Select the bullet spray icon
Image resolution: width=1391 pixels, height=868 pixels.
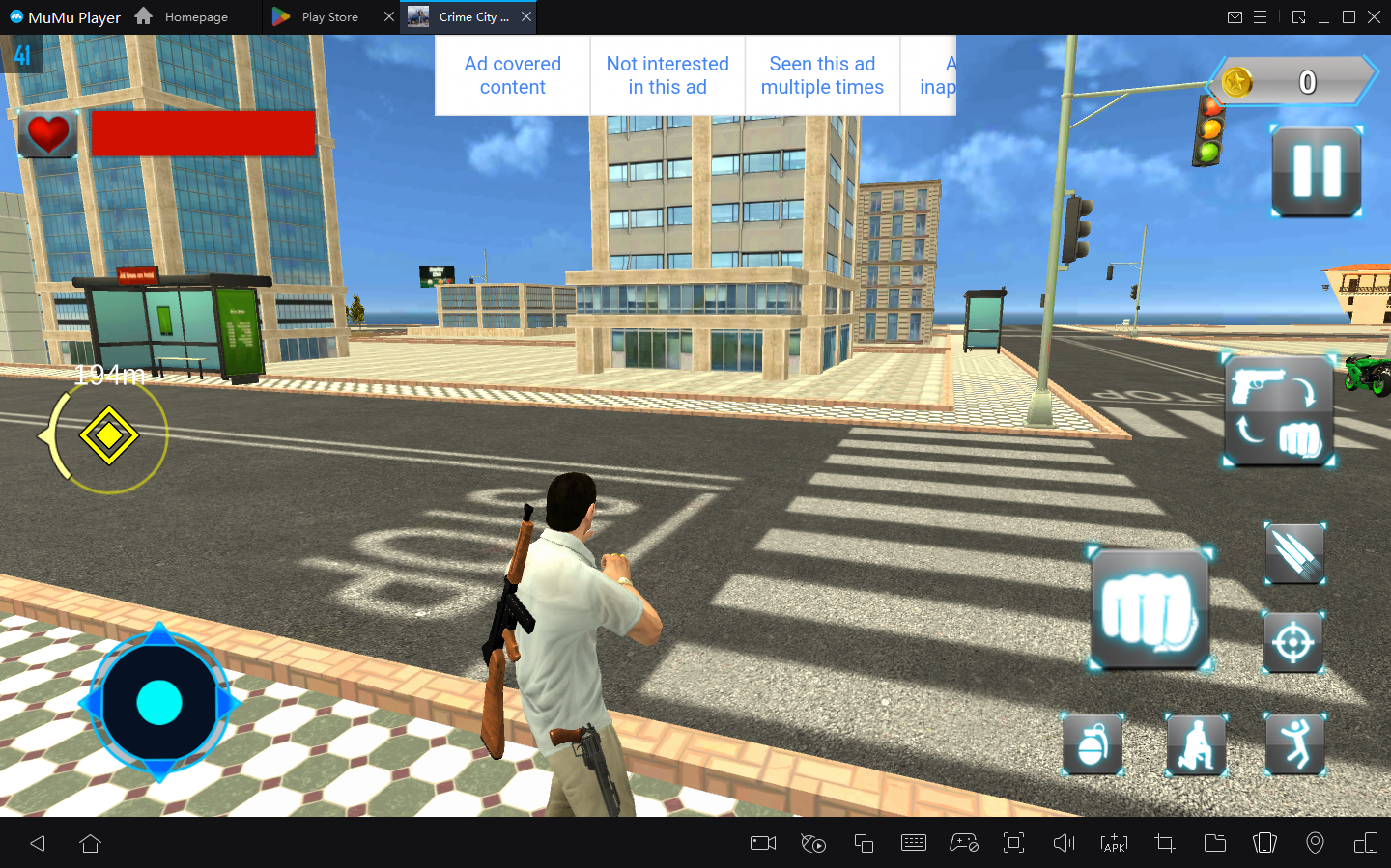[1294, 554]
